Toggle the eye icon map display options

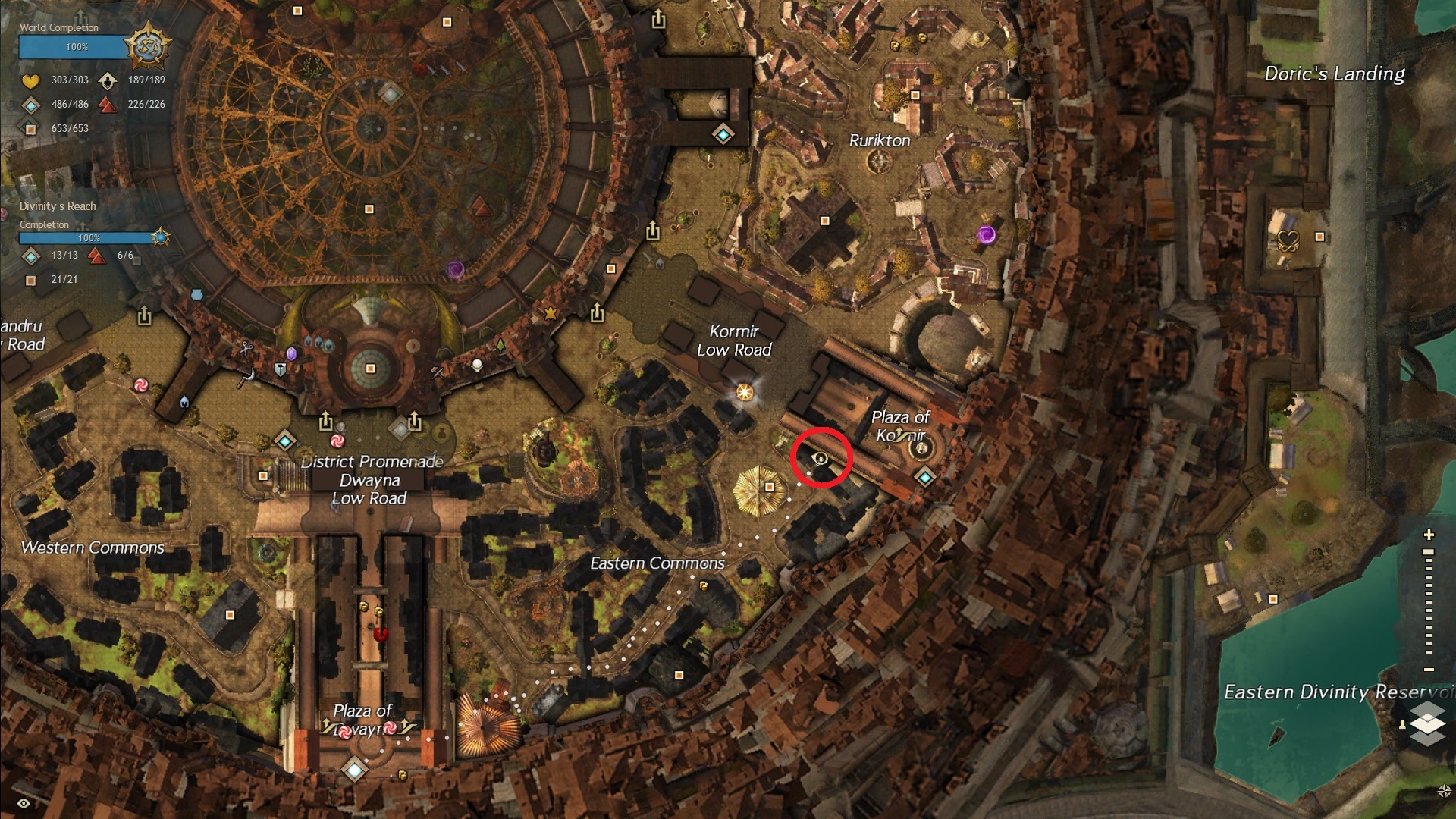(24, 803)
